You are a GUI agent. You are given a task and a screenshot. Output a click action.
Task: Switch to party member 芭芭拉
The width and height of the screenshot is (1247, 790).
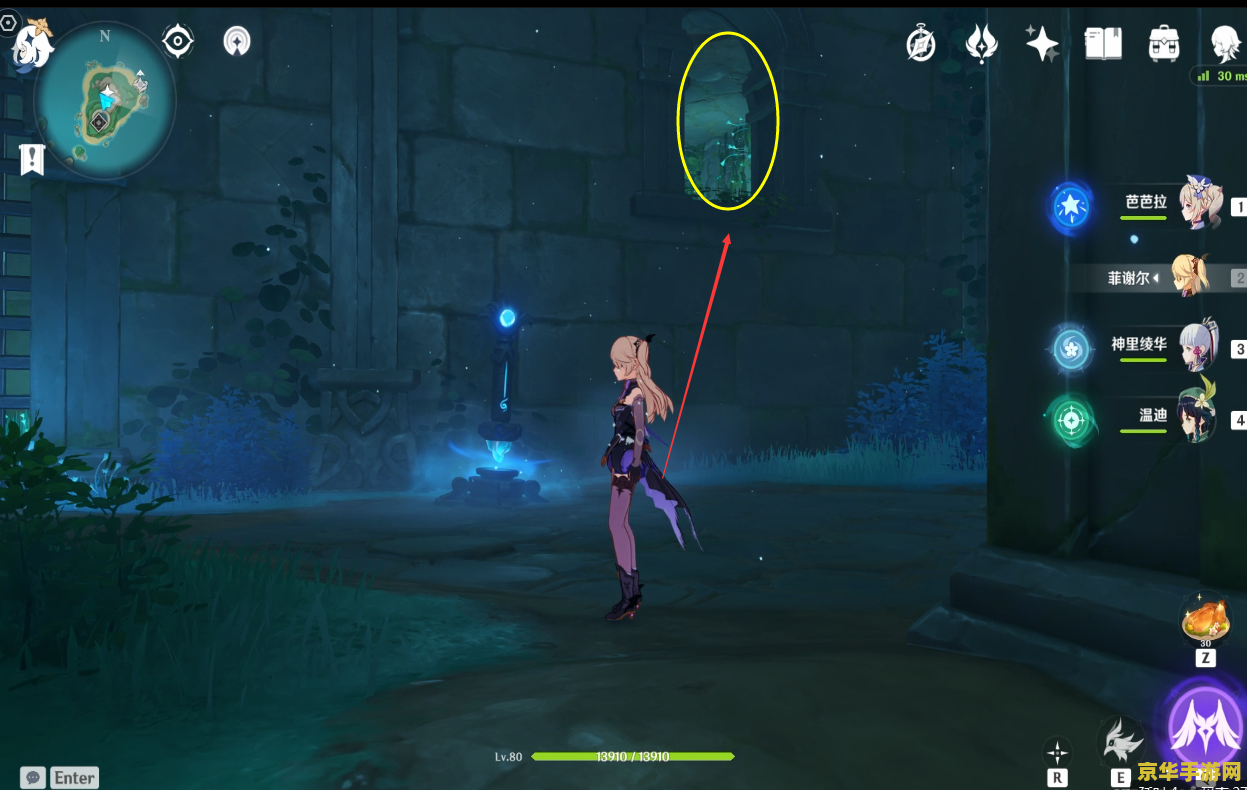1197,205
